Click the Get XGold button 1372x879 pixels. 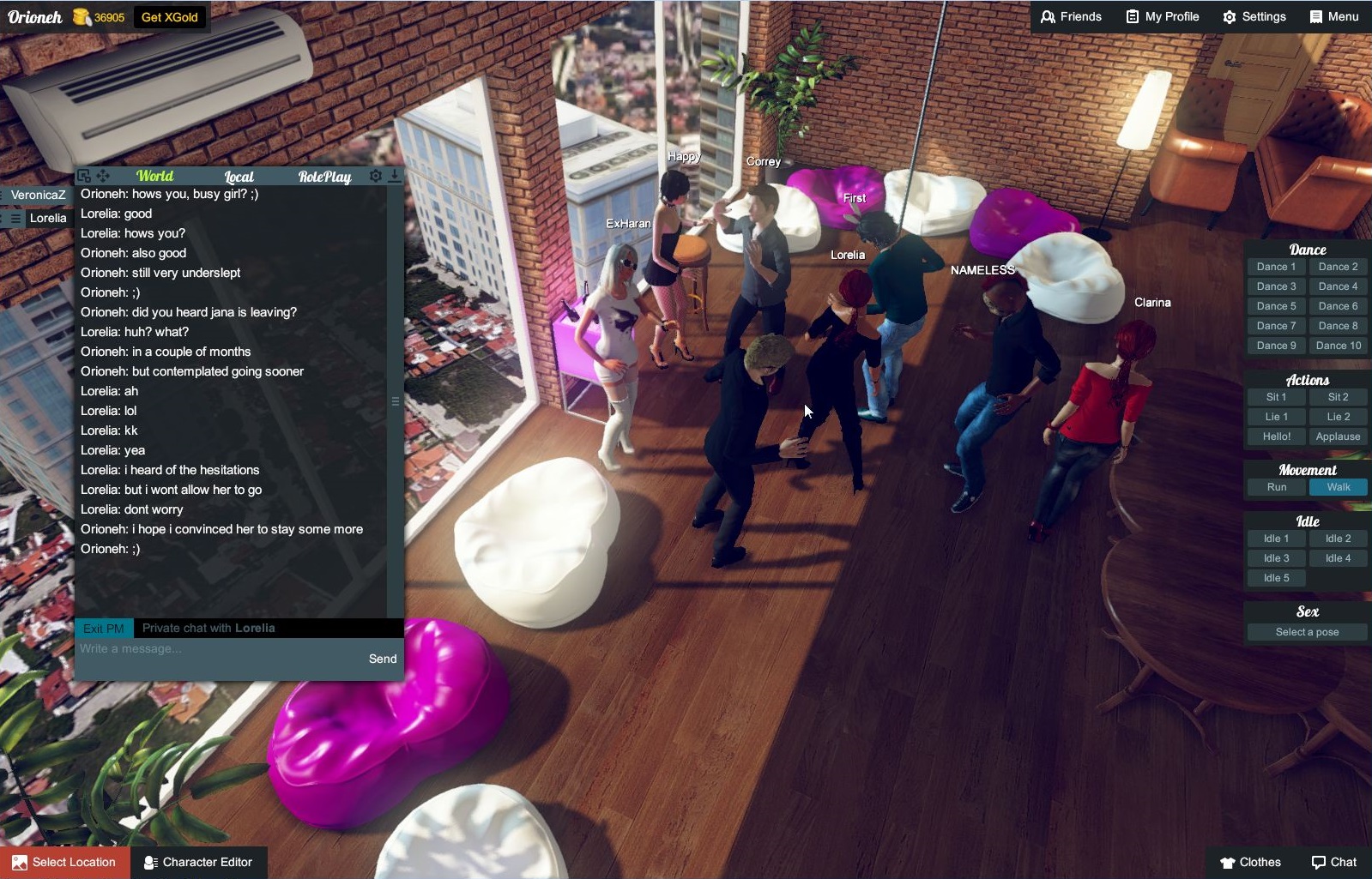(169, 16)
